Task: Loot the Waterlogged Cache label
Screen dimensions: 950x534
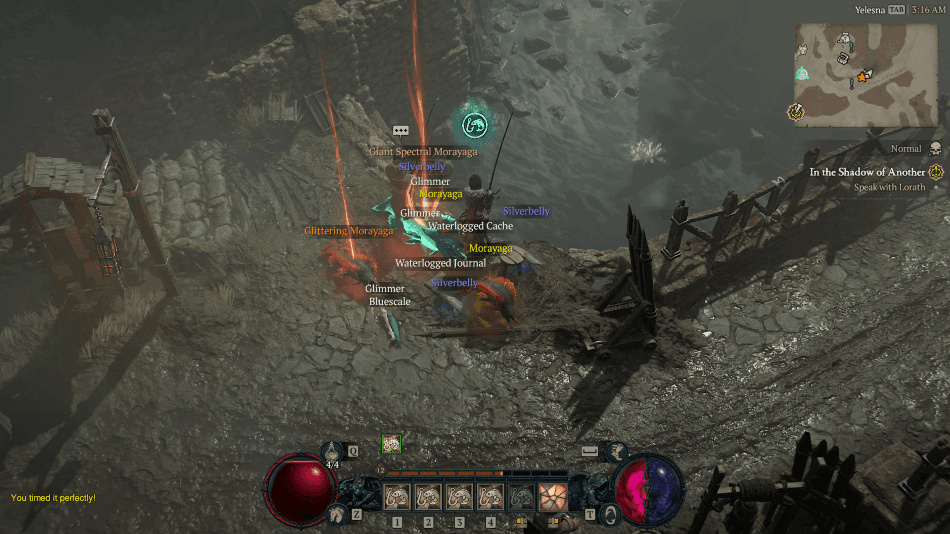Action: [x=470, y=226]
